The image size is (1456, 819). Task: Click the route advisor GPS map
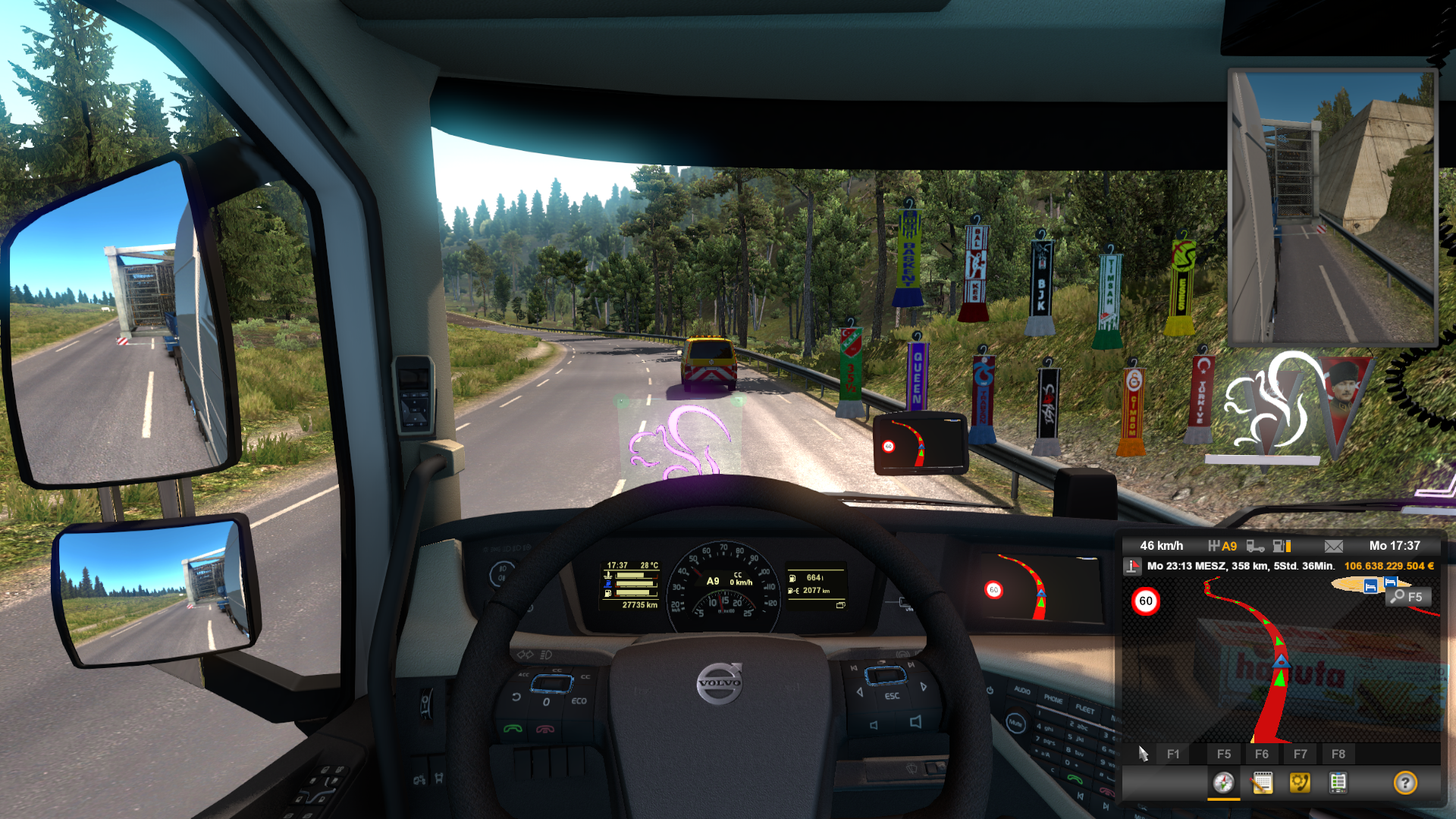[x=1280, y=667]
